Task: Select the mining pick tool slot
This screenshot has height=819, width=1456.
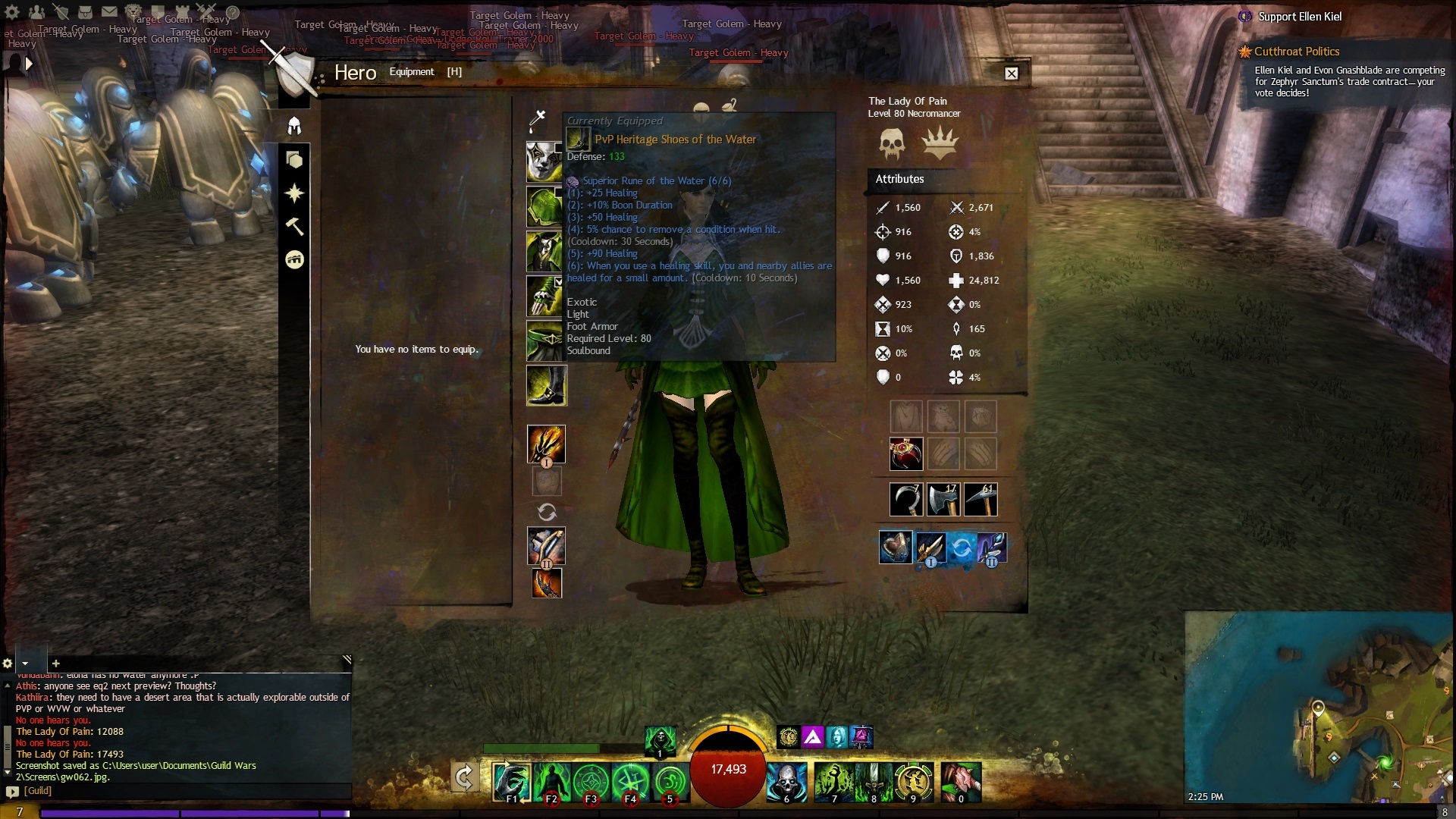Action: [x=981, y=499]
